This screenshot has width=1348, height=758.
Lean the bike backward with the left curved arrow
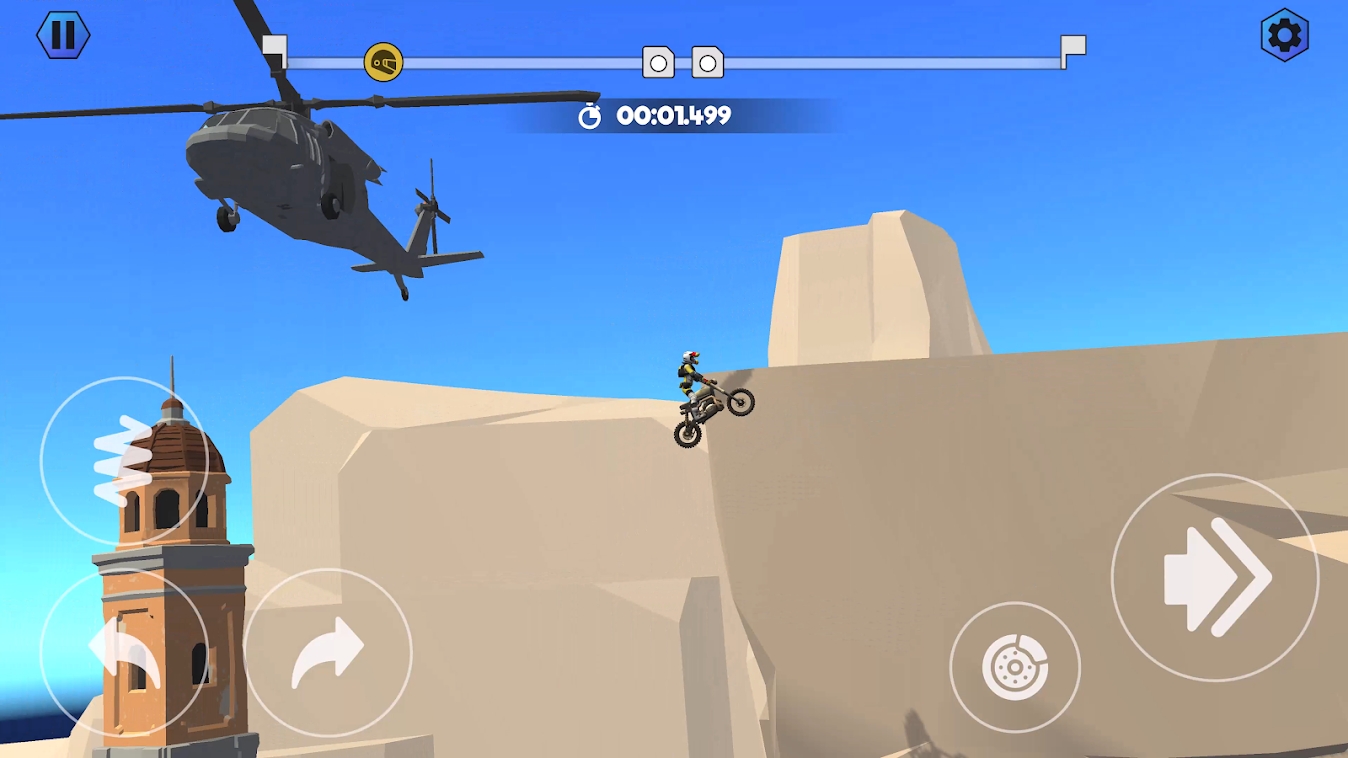(x=124, y=652)
